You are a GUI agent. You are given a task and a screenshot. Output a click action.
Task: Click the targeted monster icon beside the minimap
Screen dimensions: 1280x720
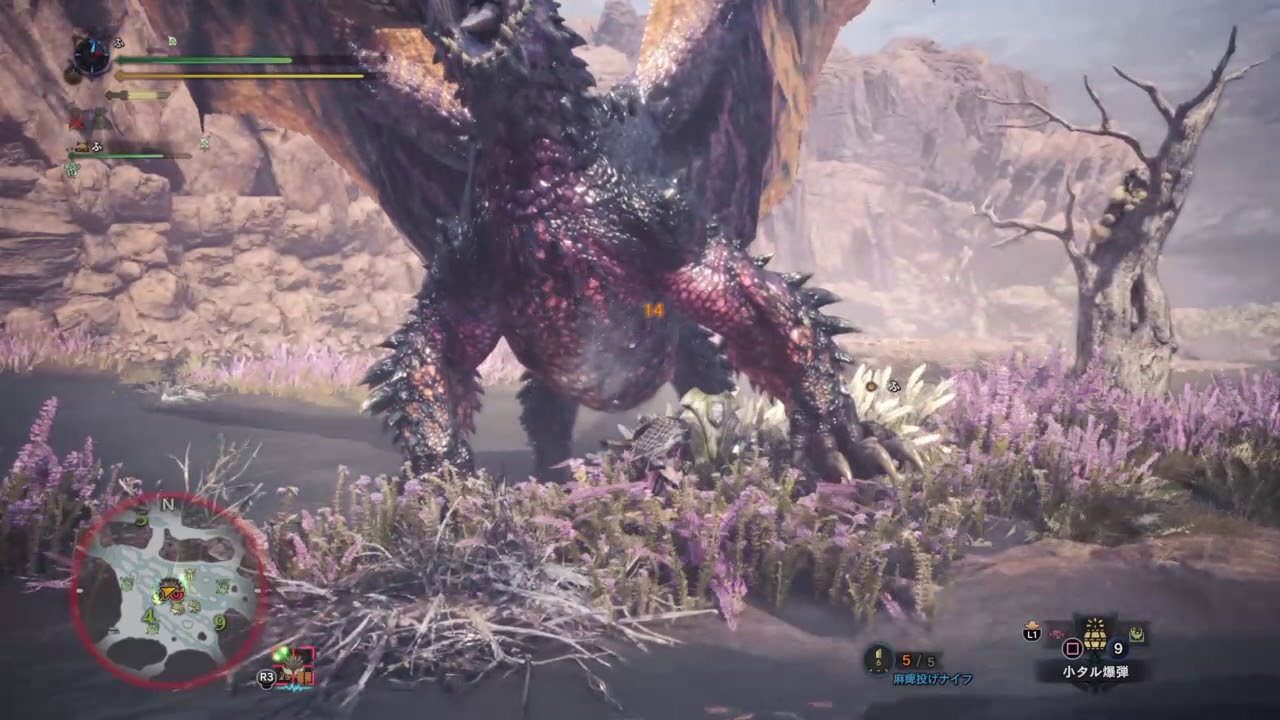point(294,665)
